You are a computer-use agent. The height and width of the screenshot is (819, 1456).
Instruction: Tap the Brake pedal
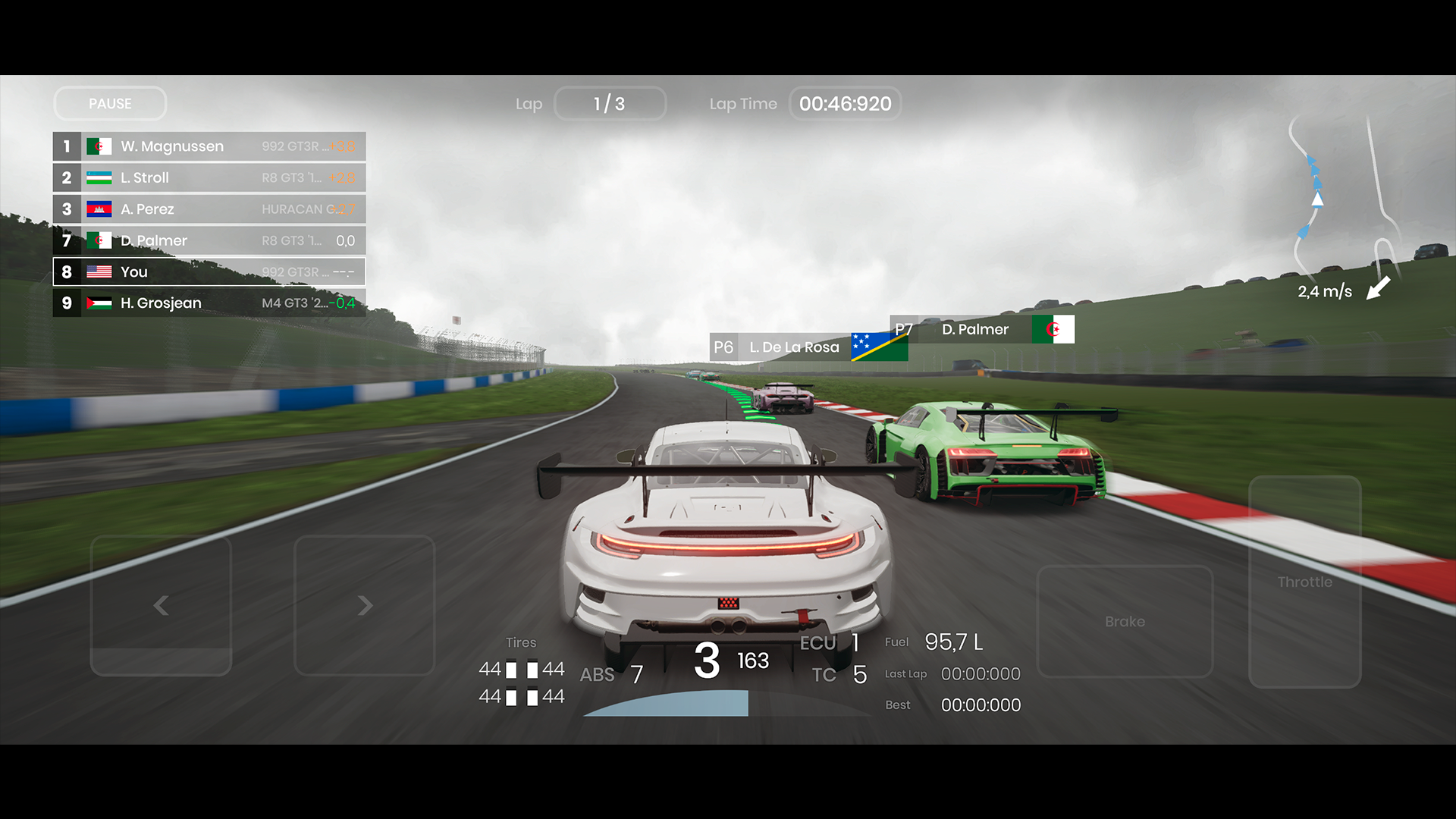1125,621
